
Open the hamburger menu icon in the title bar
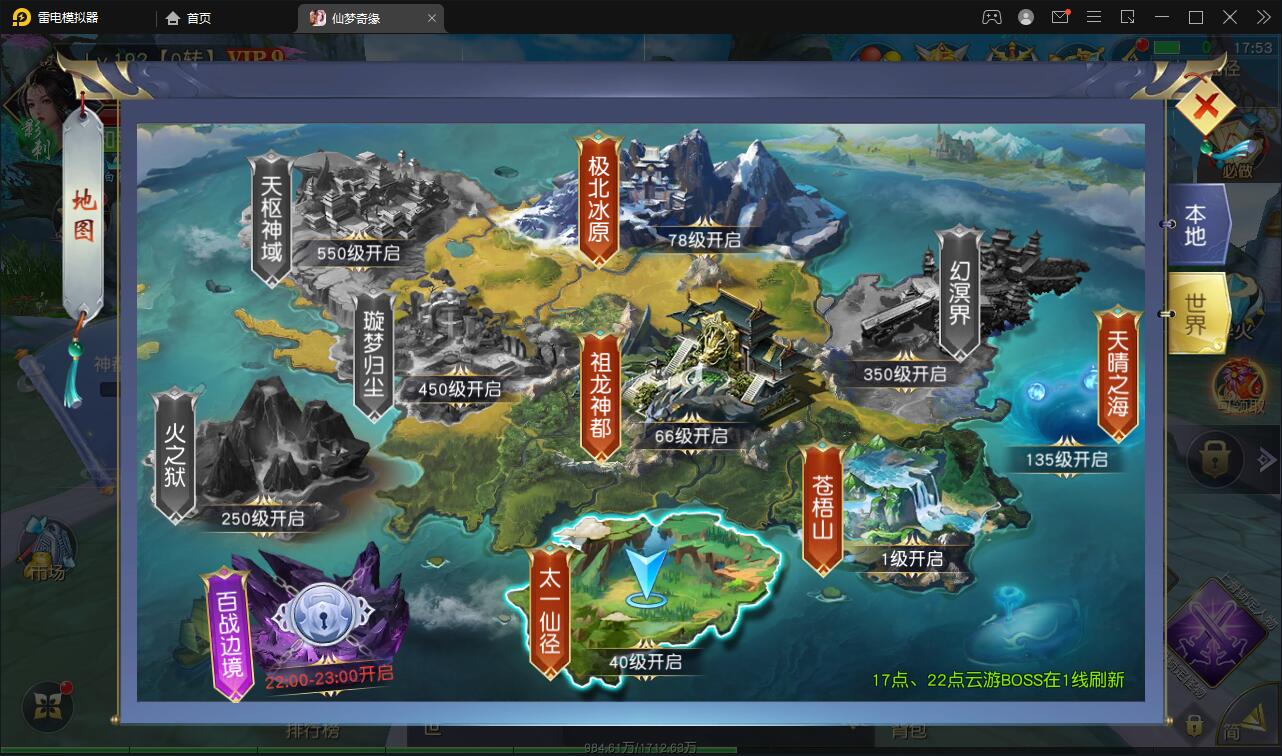[x=1093, y=17]
